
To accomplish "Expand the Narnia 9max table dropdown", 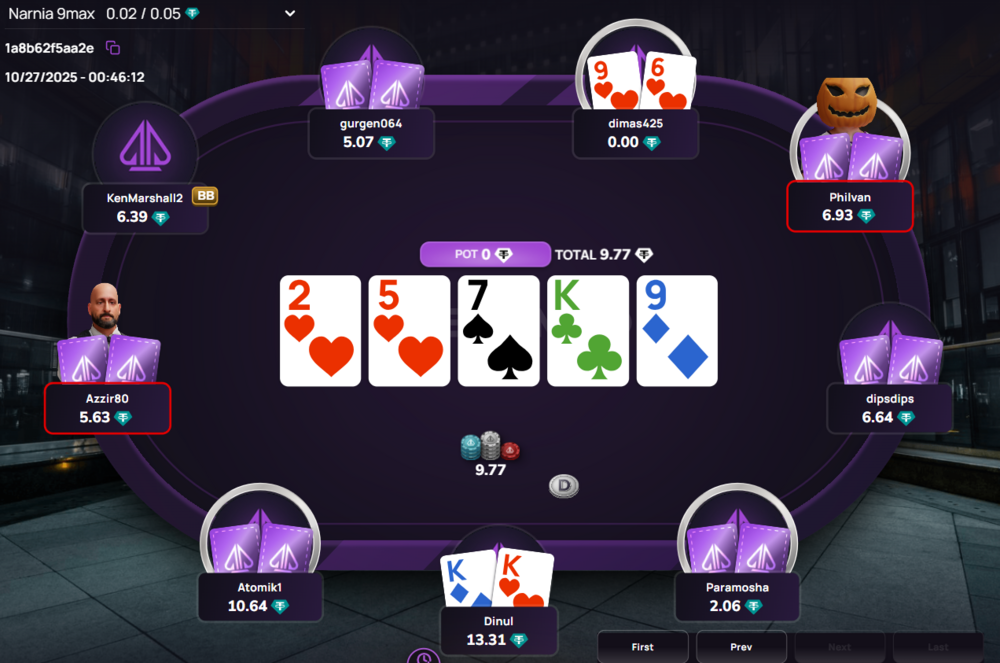I will click(x=290, y=13).
